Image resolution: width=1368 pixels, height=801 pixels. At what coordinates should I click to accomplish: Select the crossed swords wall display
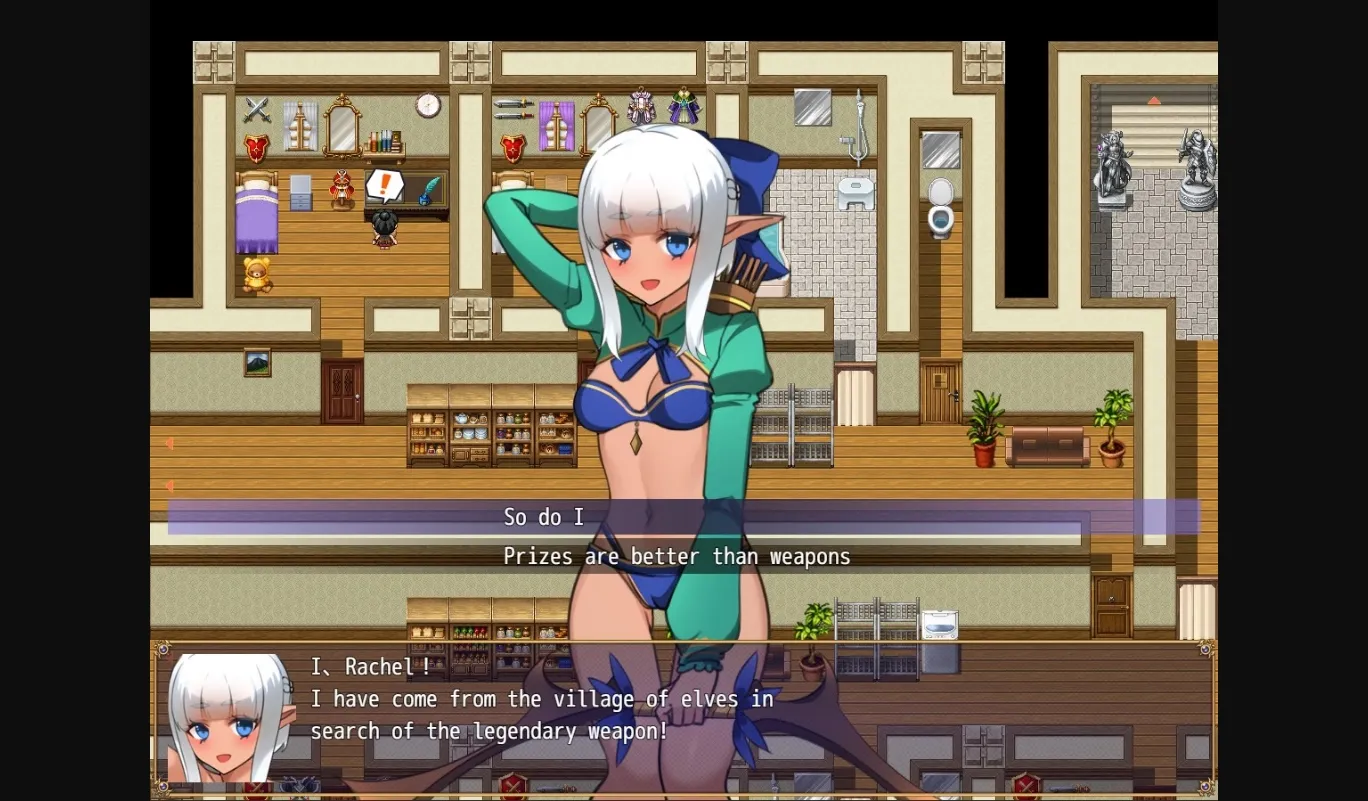(256, 110)
